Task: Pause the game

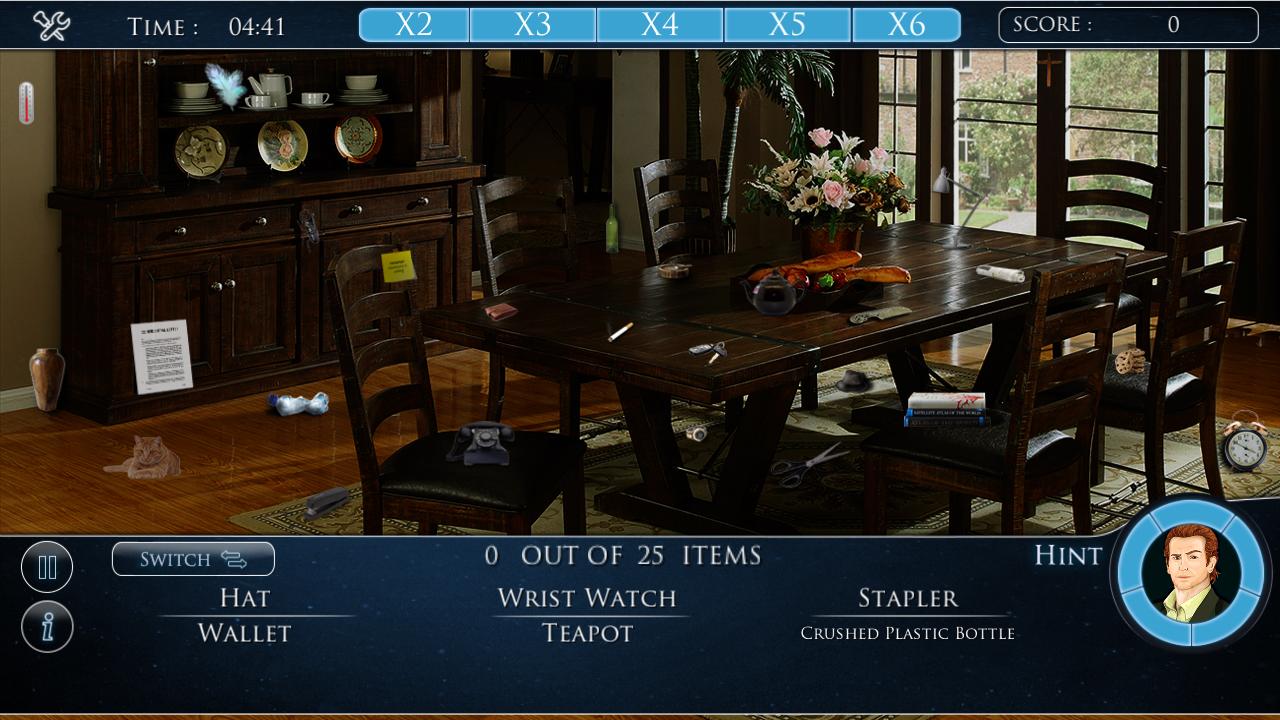Action: (47, 567)
